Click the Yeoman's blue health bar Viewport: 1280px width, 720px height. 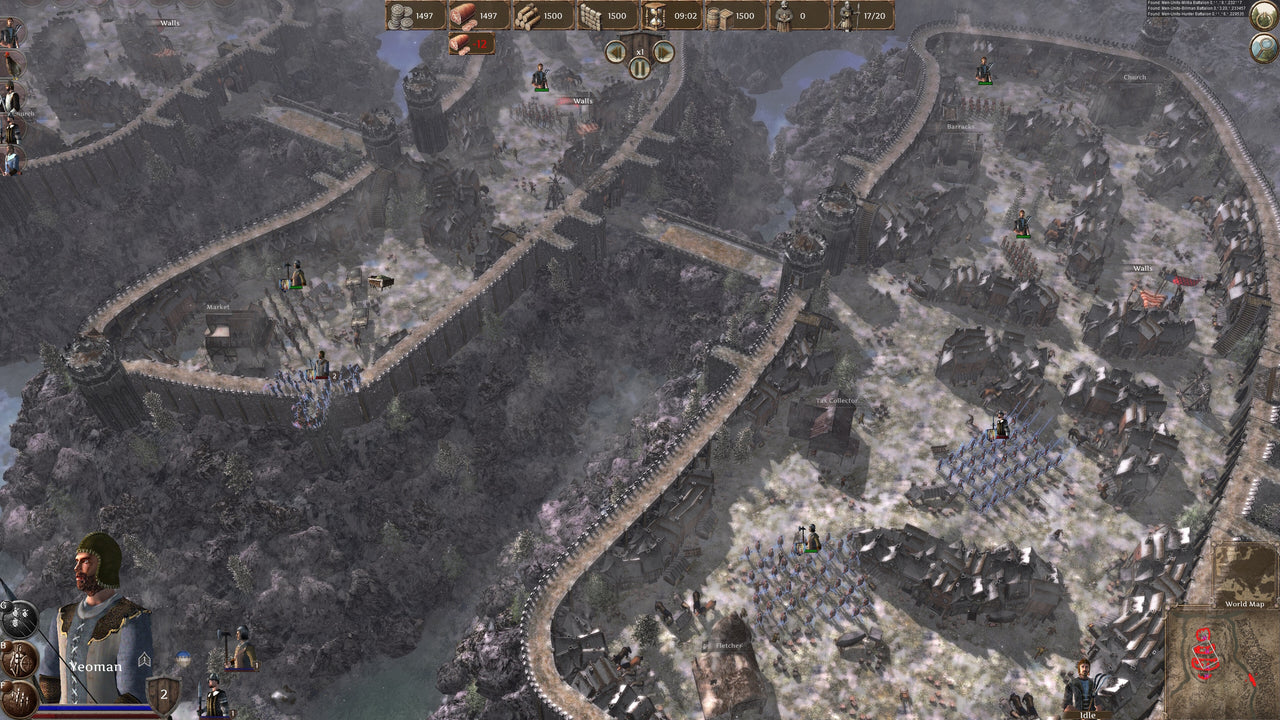[95, 706]
